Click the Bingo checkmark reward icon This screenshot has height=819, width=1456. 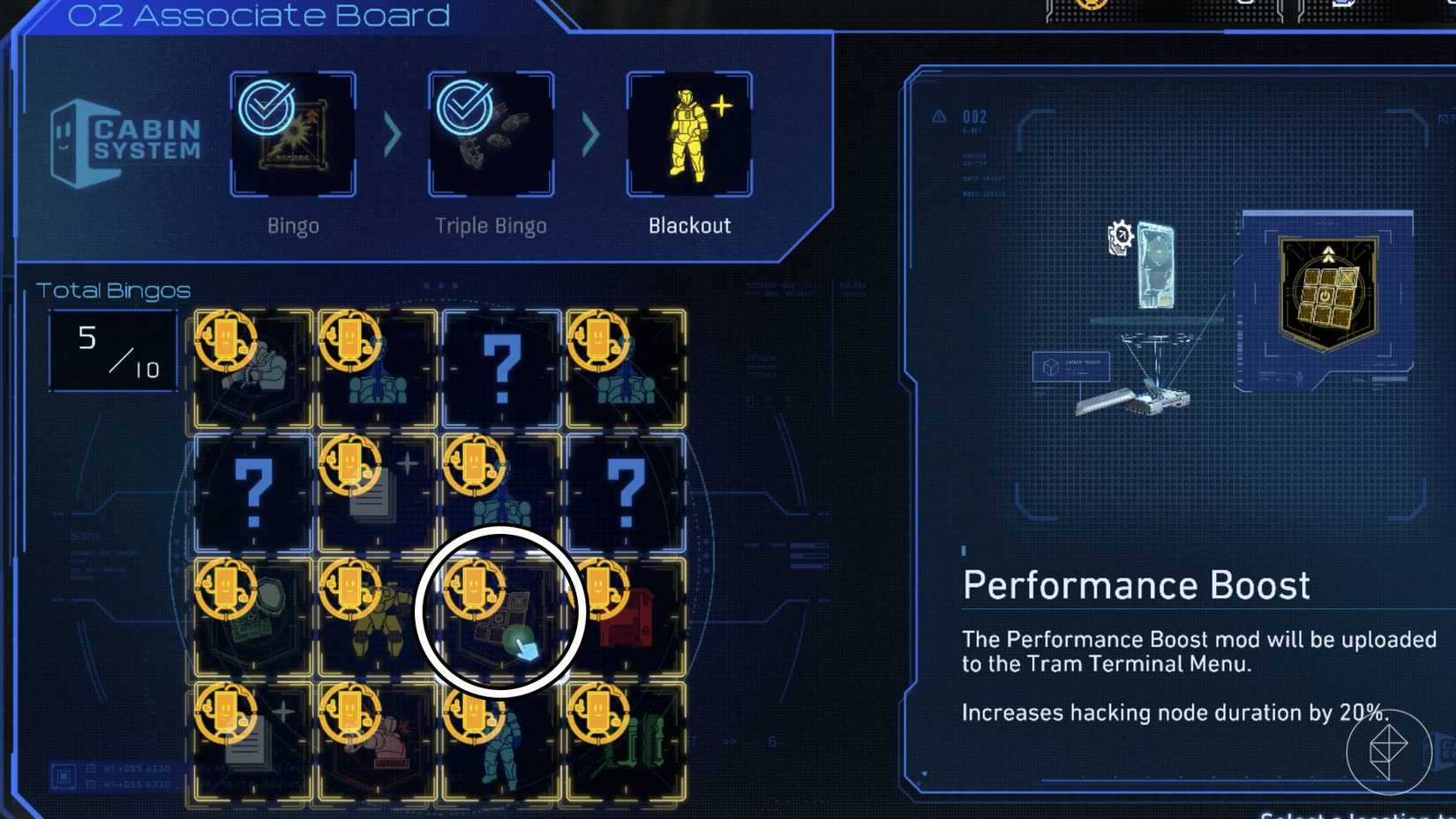pyautogui.click(x=291, y=134)
